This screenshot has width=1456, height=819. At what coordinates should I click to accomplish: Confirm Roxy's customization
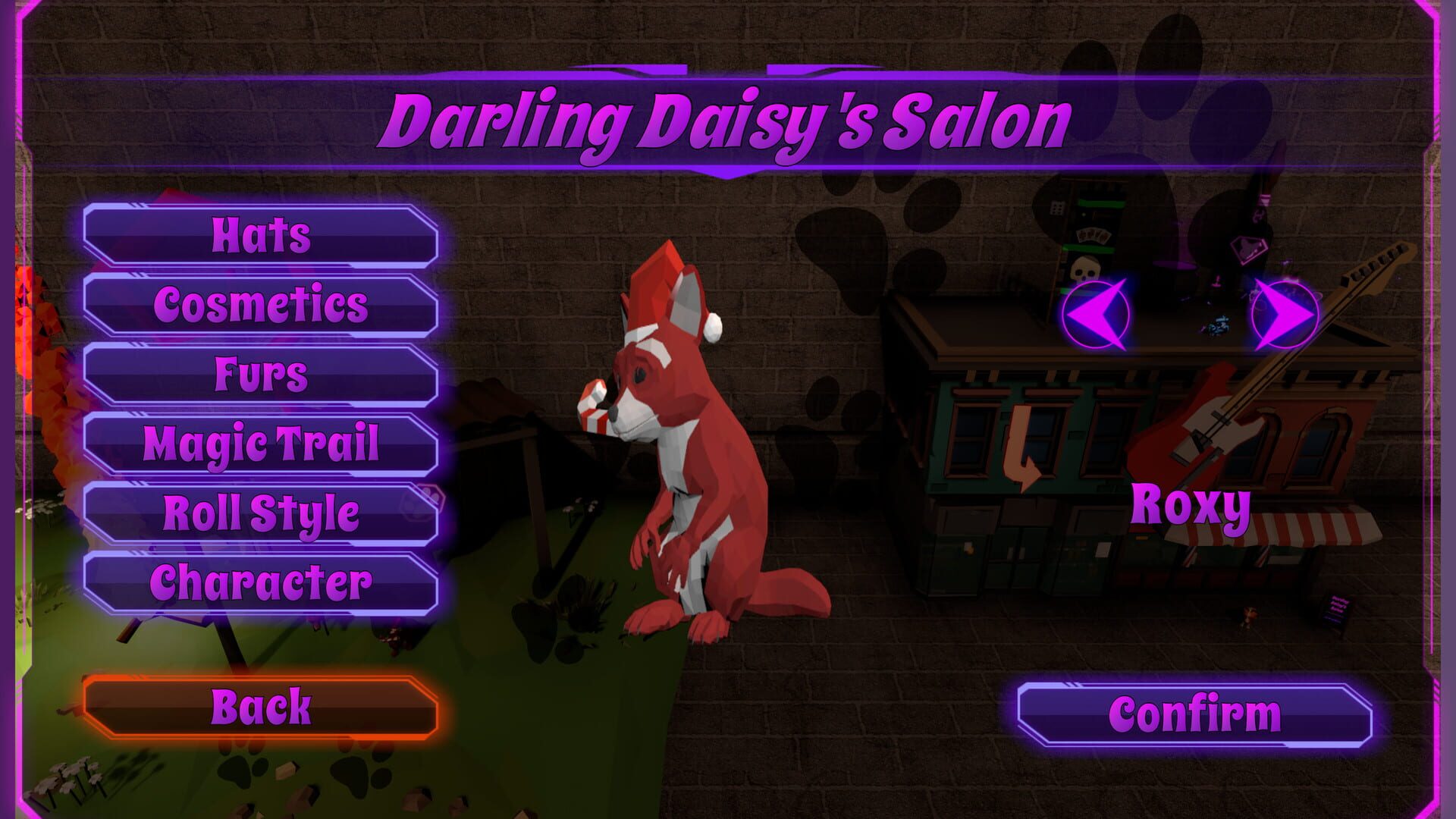1194,711
